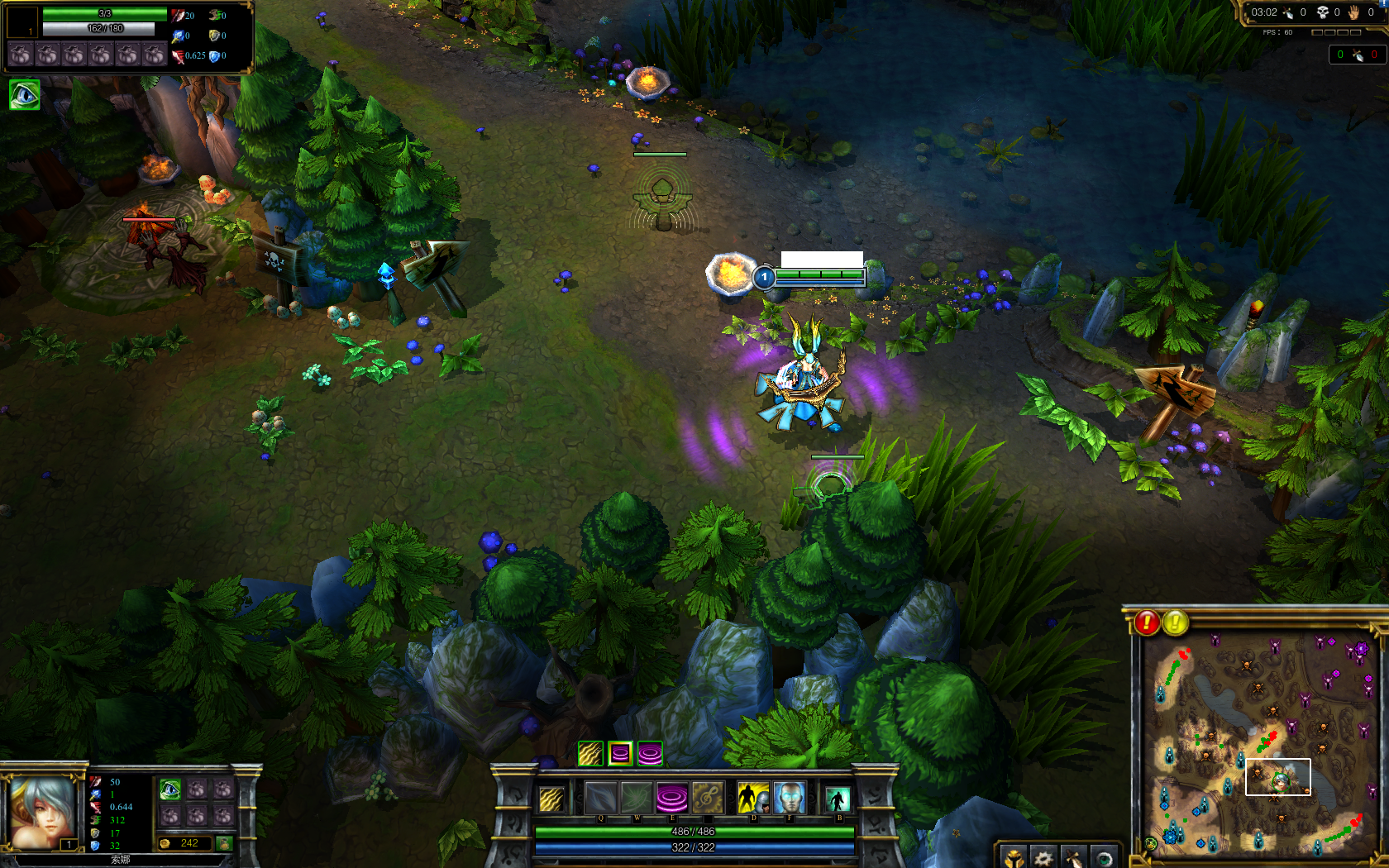Viewport: 1389px width, 868px height.
Task: Open the gear settings button
Action: (x=1043, y=857)
